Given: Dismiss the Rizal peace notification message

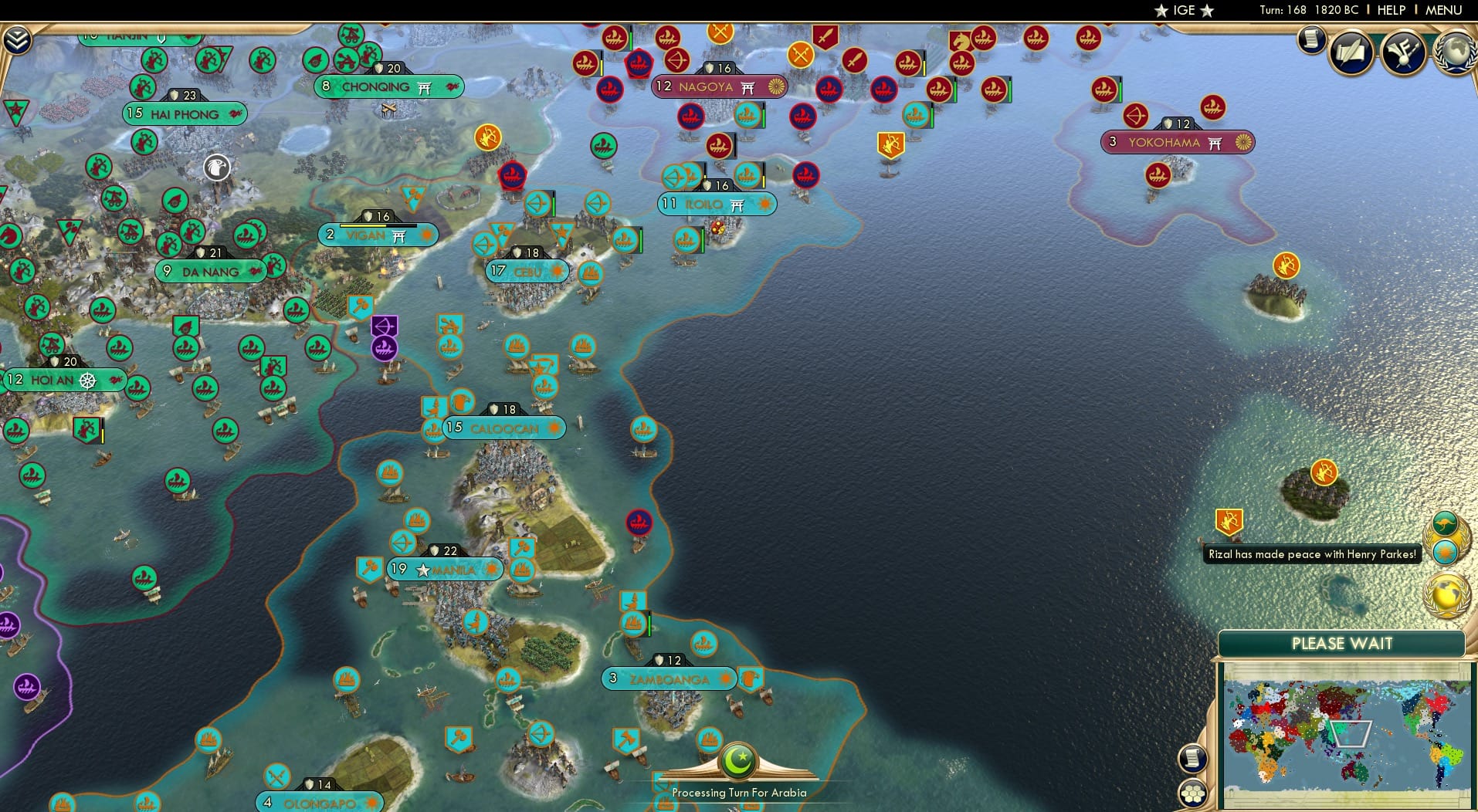Looking at the screenshot, I should (x=1312, y=555).
